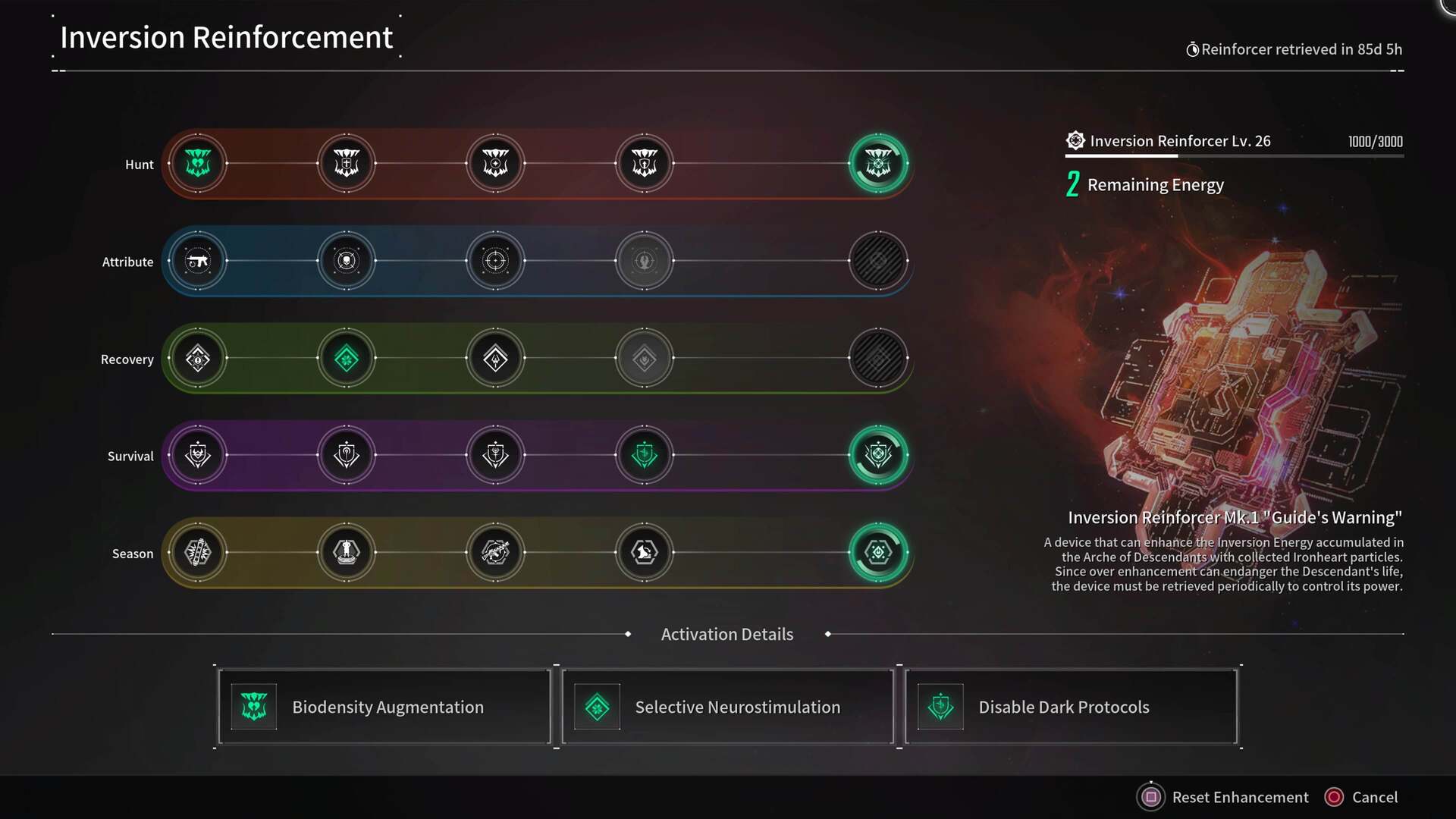Click the Disable Dark Protocols shield icon

pos(940,706)
